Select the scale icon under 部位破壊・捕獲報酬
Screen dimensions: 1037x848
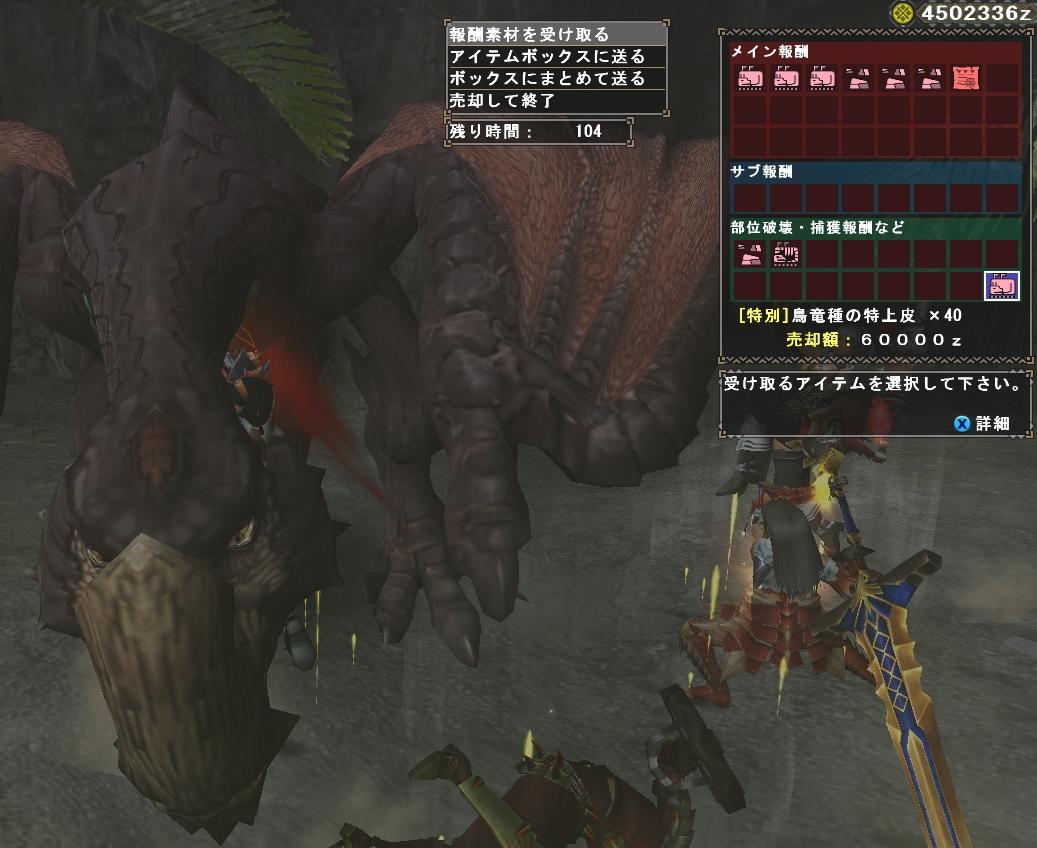click(x=749, y=254)
